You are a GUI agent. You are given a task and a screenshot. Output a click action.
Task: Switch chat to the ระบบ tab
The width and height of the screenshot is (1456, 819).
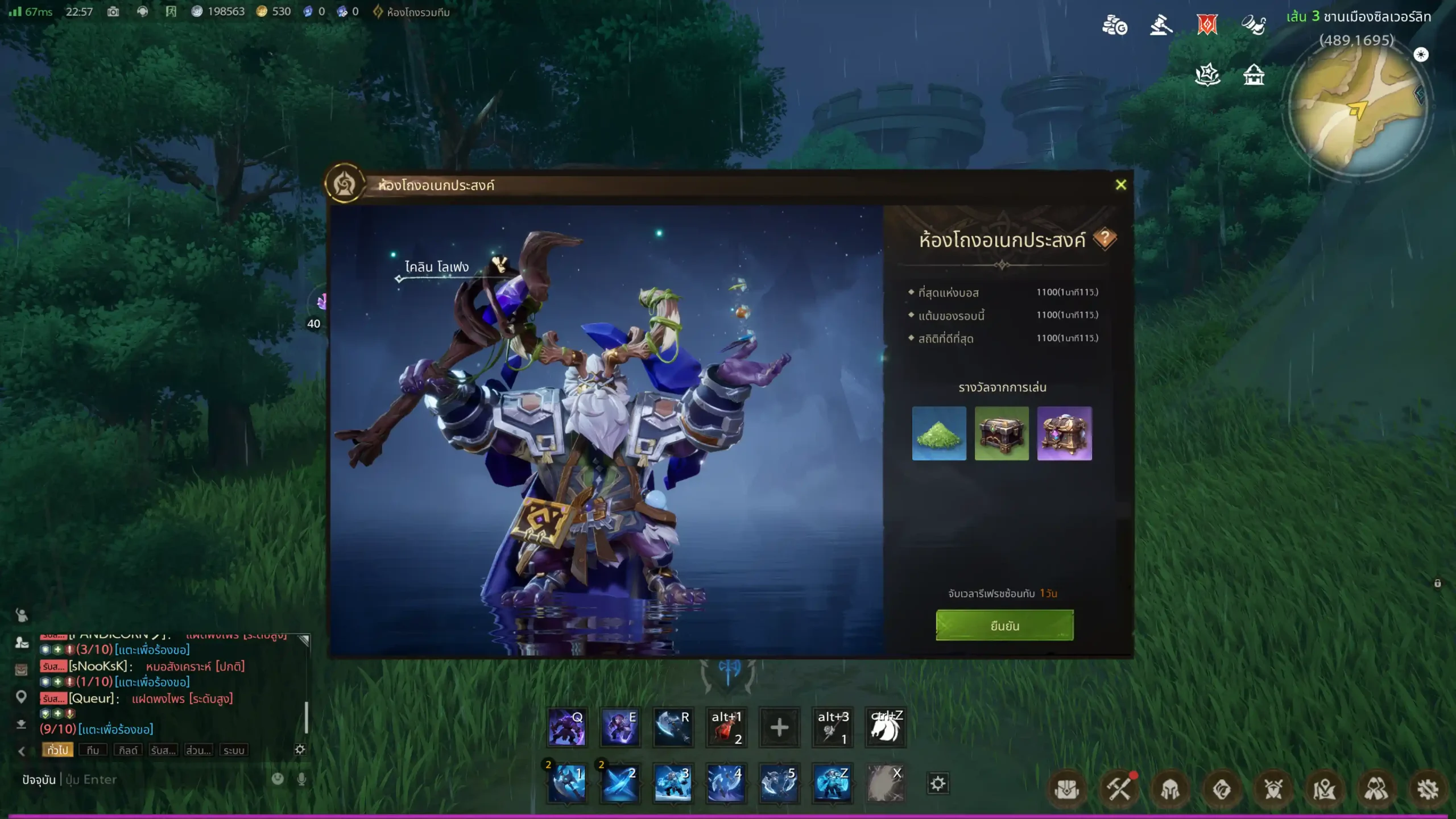[x=234, y=750]
